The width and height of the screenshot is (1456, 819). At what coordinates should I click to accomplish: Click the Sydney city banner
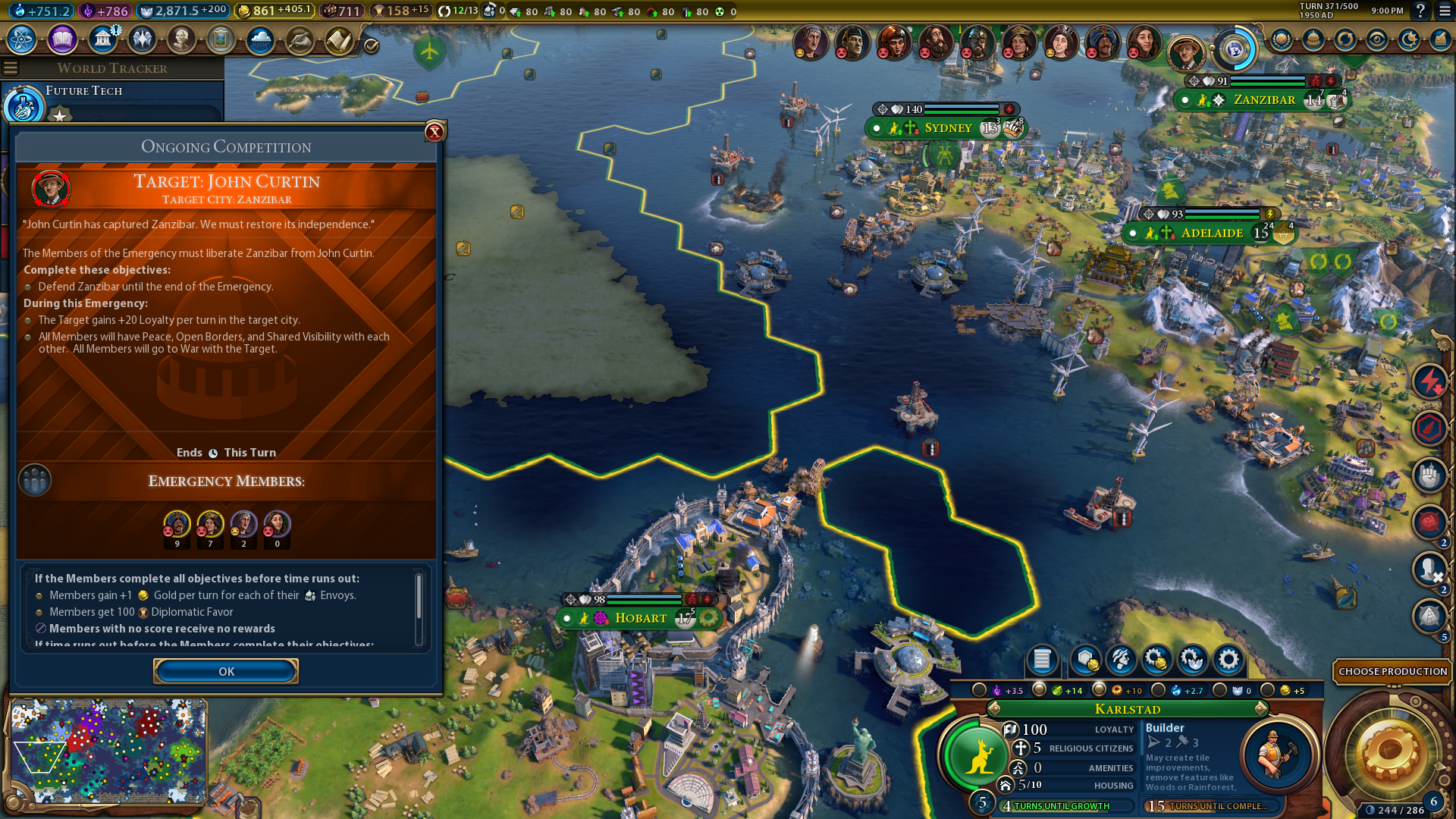(x=948, y=128)
